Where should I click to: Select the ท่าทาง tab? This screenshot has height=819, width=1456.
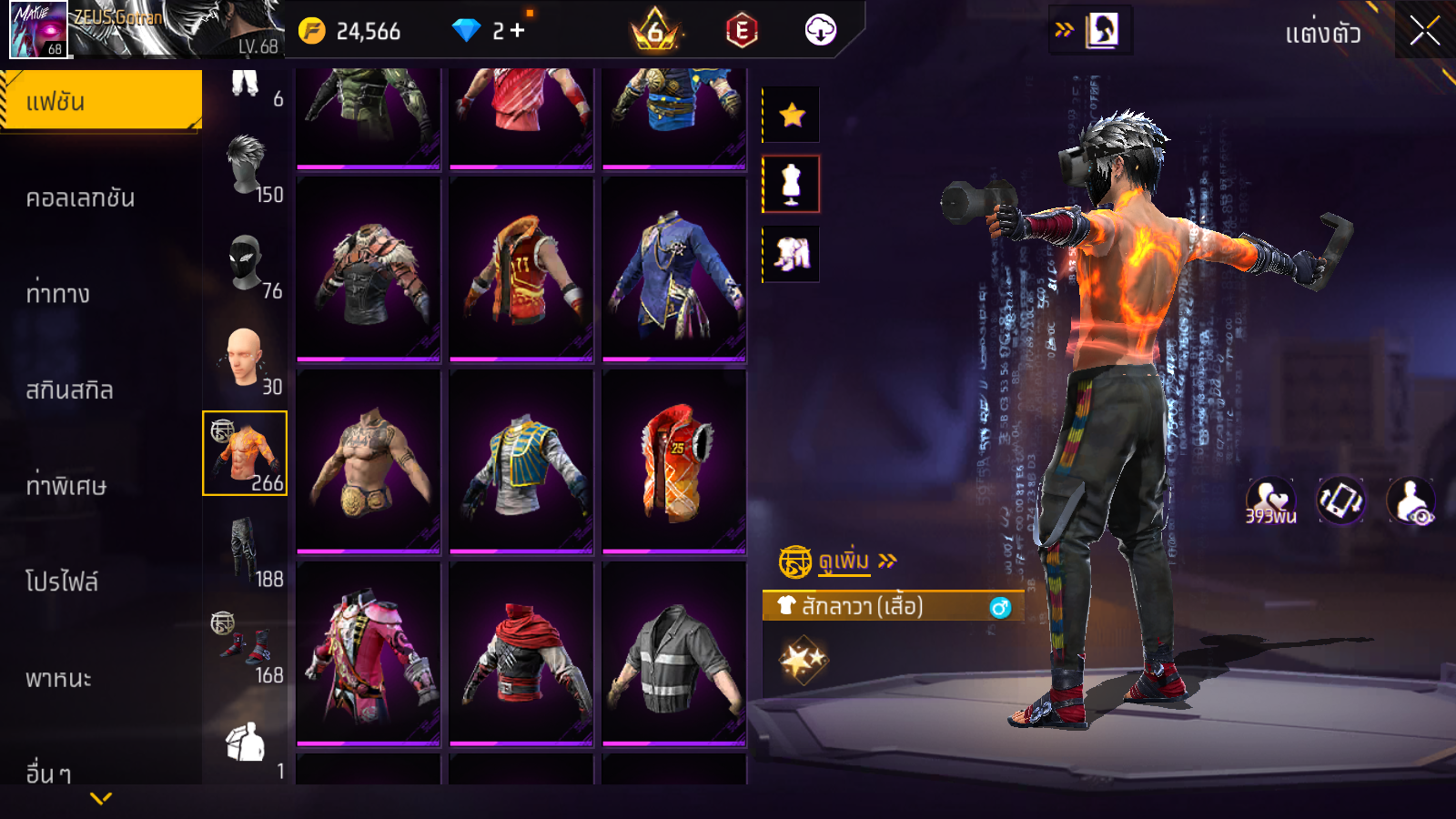(x=58, y=293)
